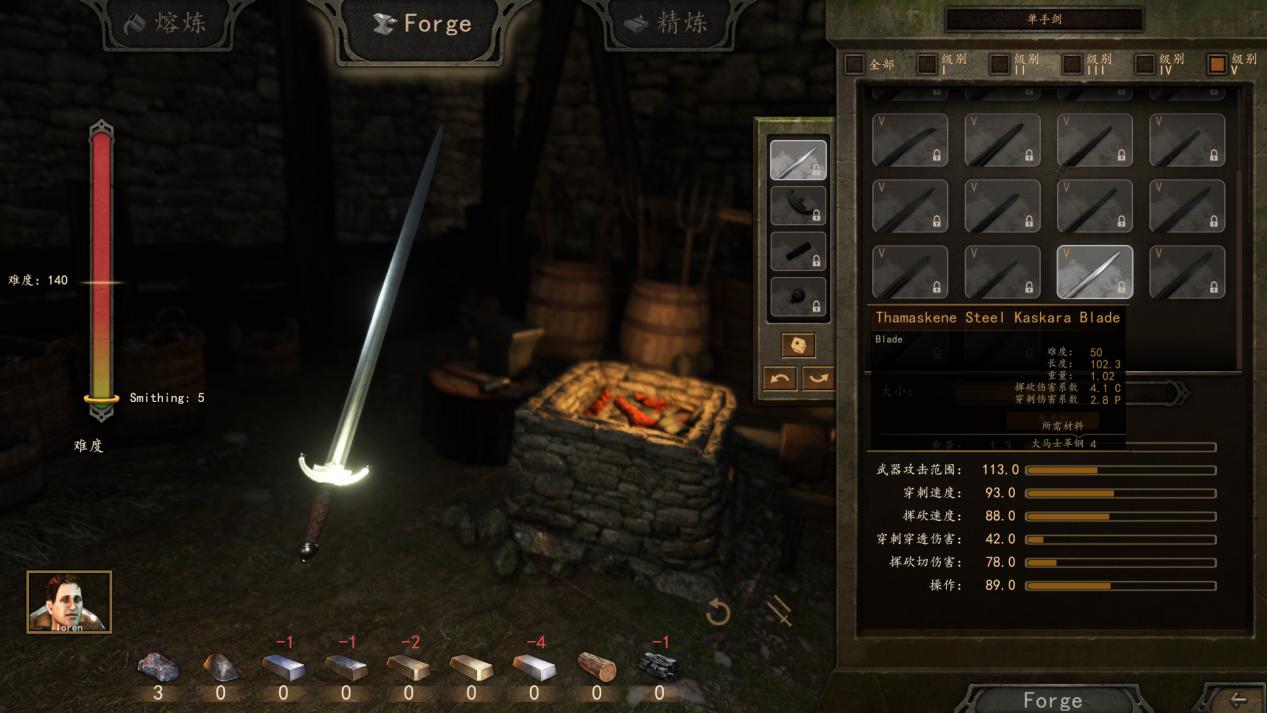
Task: Click the dice randomize button
Action: (x=797, y=345)
